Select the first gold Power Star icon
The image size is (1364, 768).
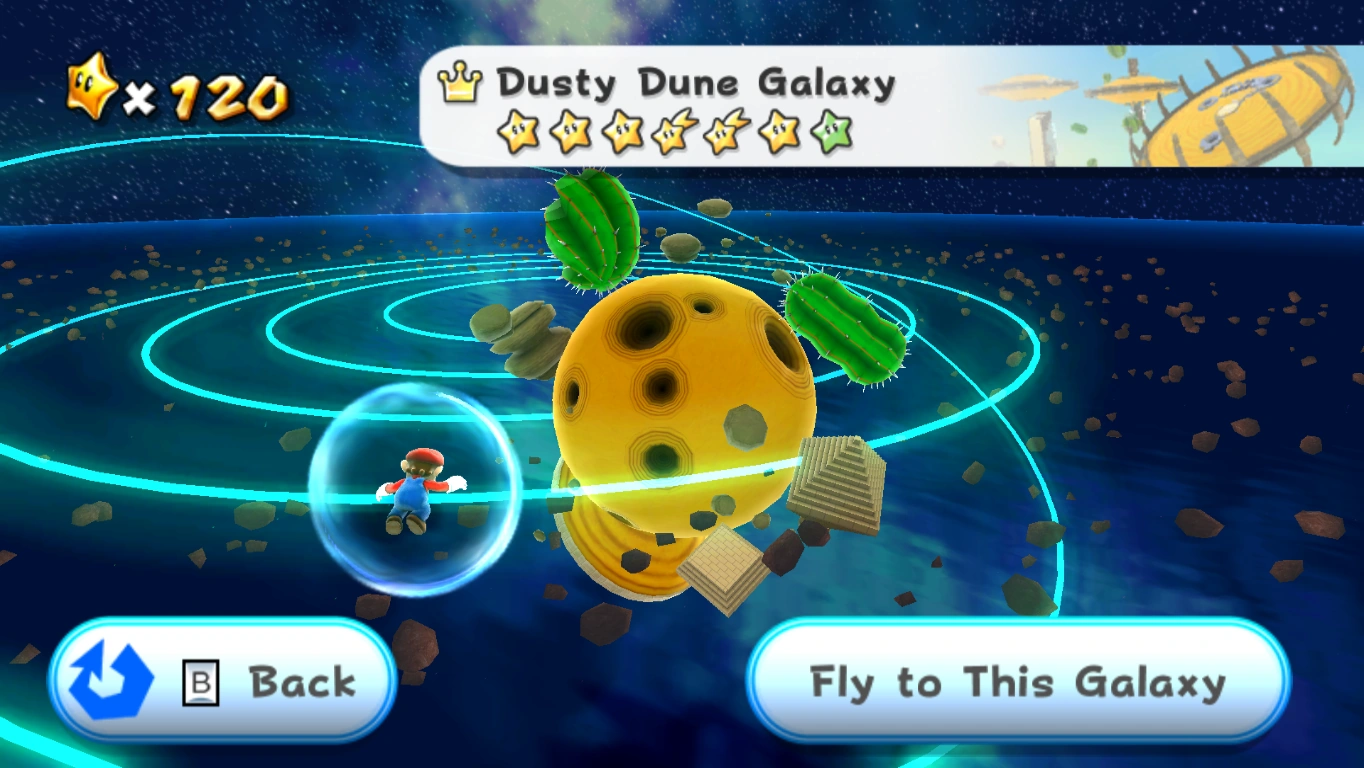point(519,133)
